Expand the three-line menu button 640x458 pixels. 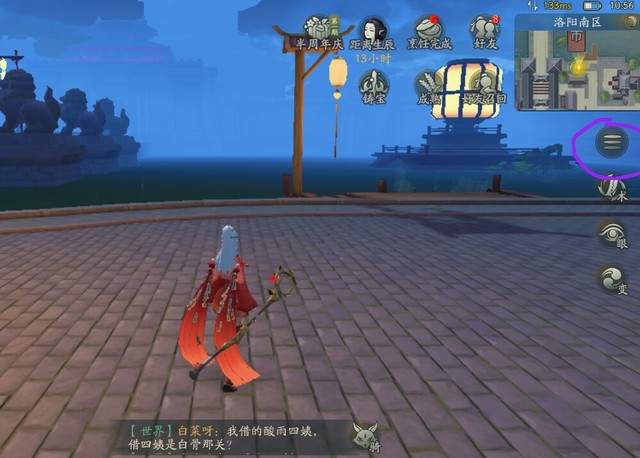[x=611, y=143]
